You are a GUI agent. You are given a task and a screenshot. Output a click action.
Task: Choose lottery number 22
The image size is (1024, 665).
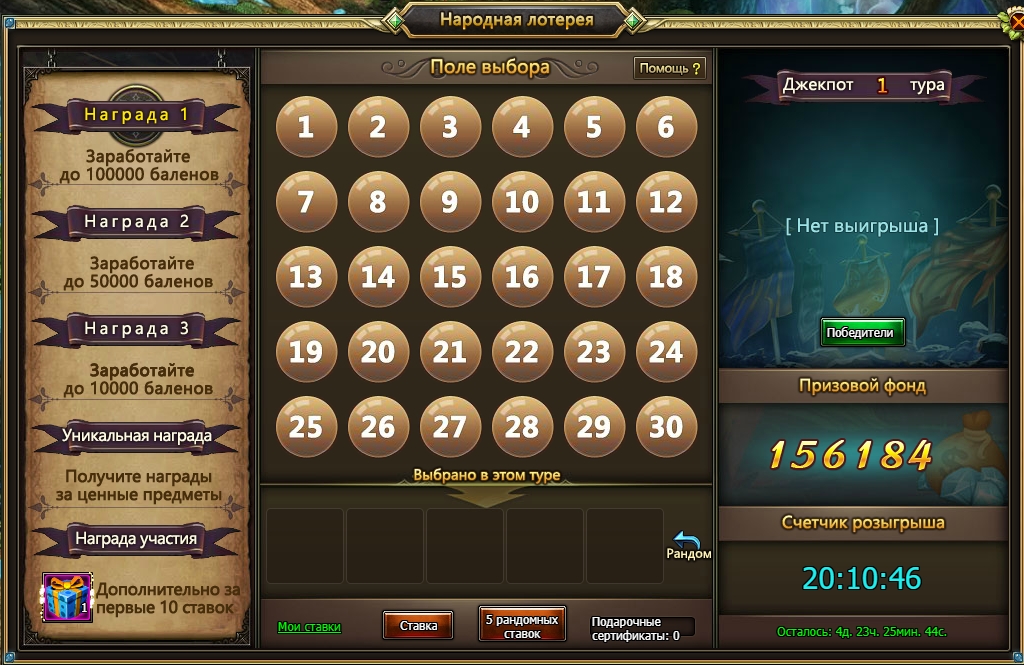tap(521, 351)
